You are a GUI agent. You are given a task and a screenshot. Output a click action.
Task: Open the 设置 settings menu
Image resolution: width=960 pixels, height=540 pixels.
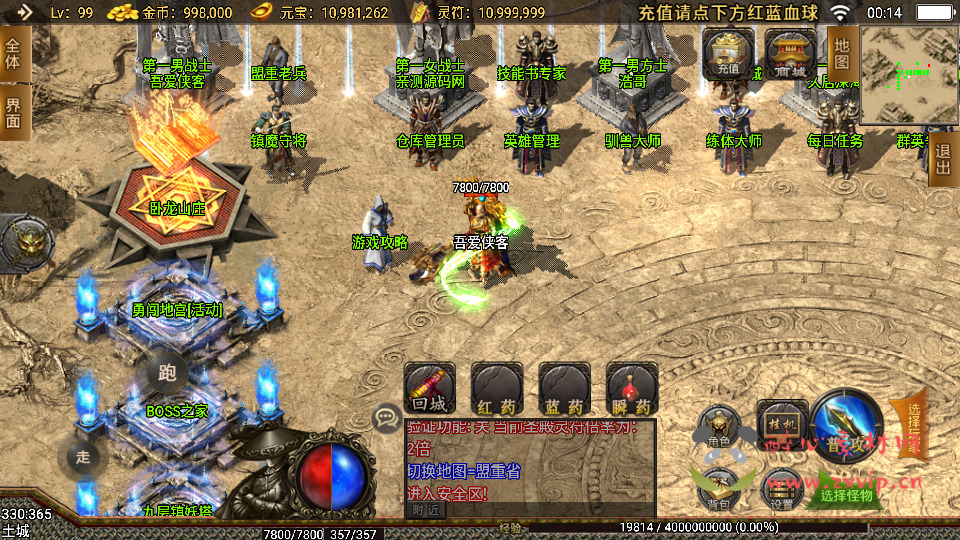[x=781, y=490]
